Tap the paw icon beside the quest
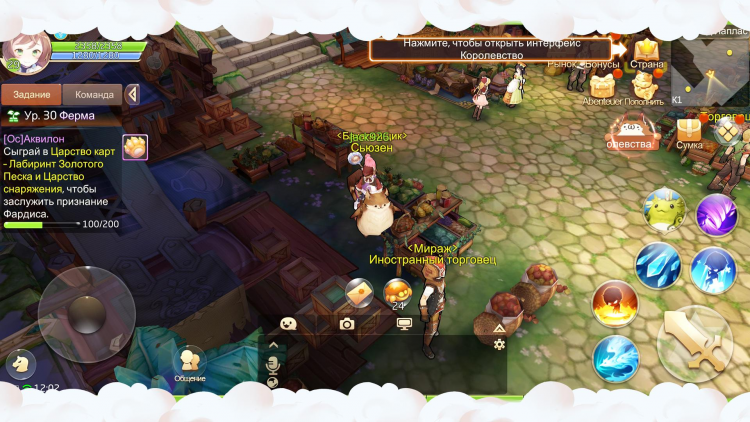 pos(135,146)
